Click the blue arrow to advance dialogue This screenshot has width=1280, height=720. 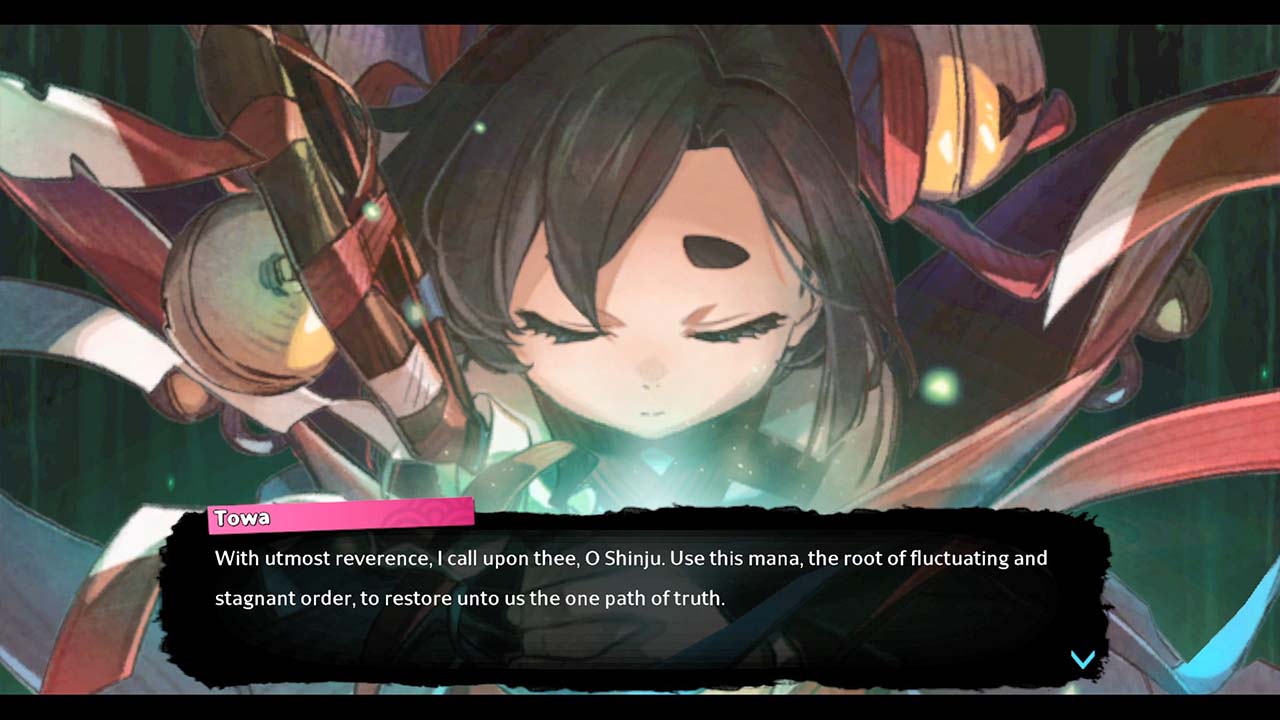(x=1083, y=659)
